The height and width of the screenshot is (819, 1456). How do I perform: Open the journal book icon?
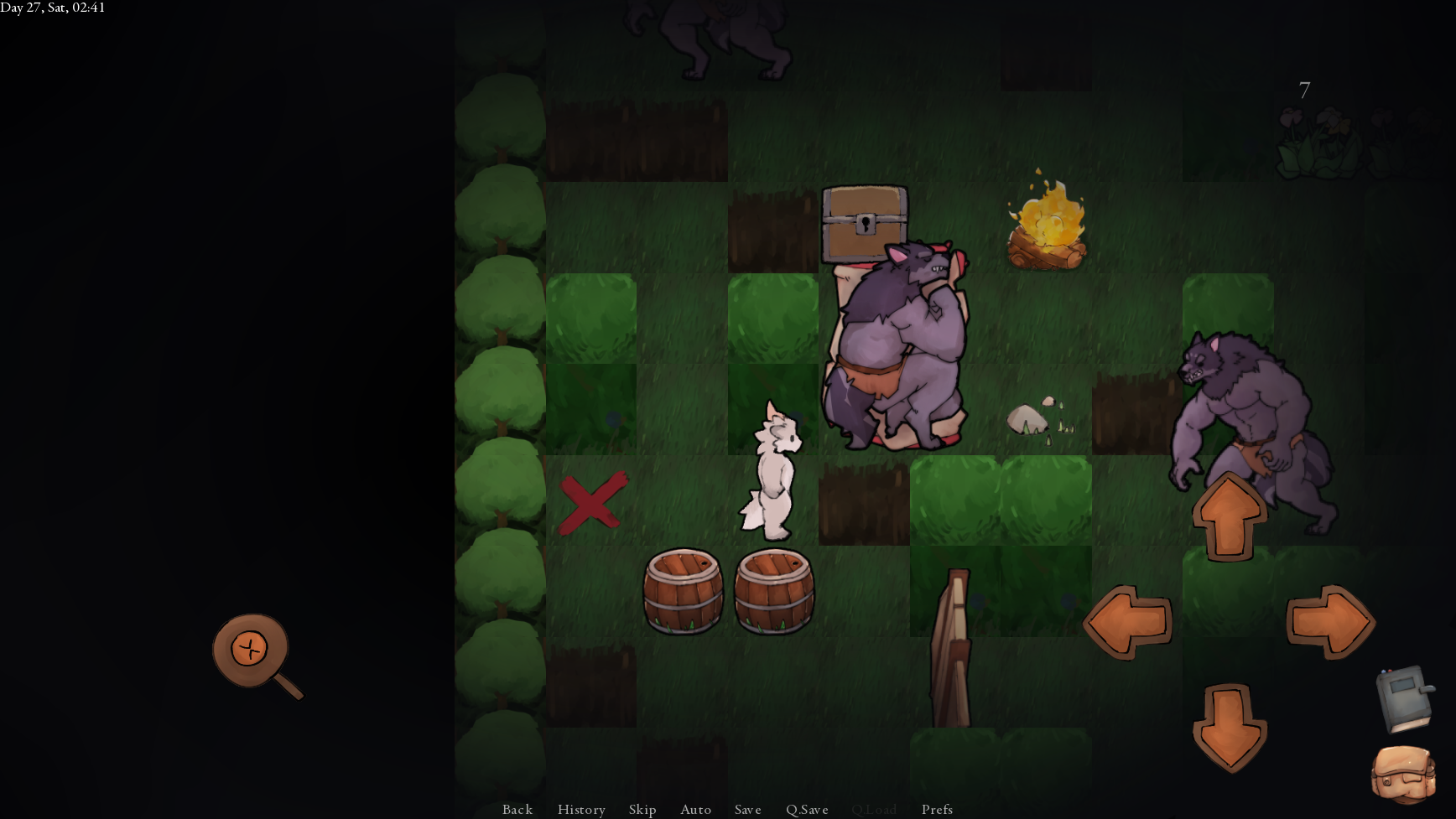pos(1403,699)
